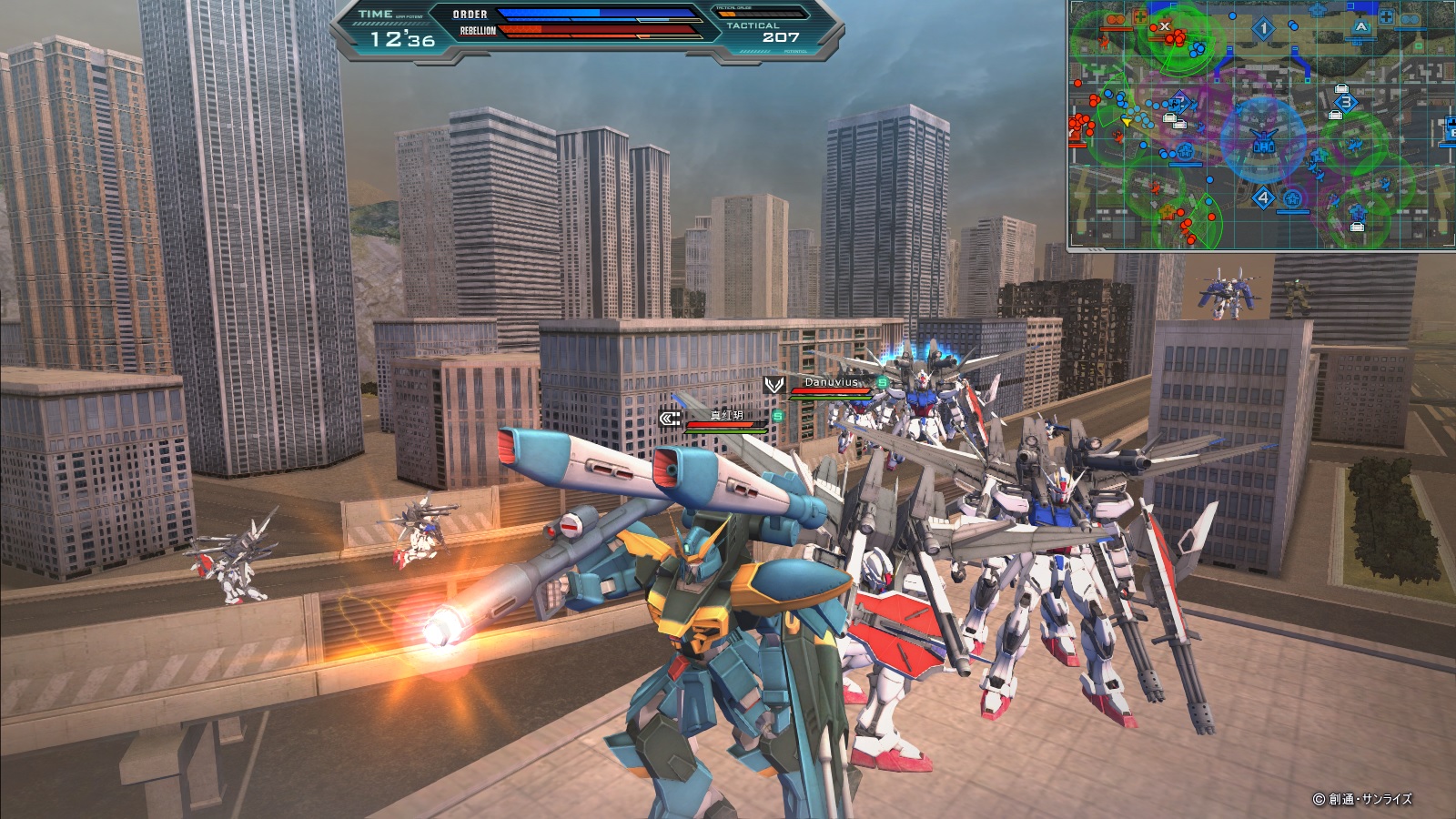Select base marker 4 on the minimap
Viewport: 1456px width, 819px height.
coord(1263,197)
